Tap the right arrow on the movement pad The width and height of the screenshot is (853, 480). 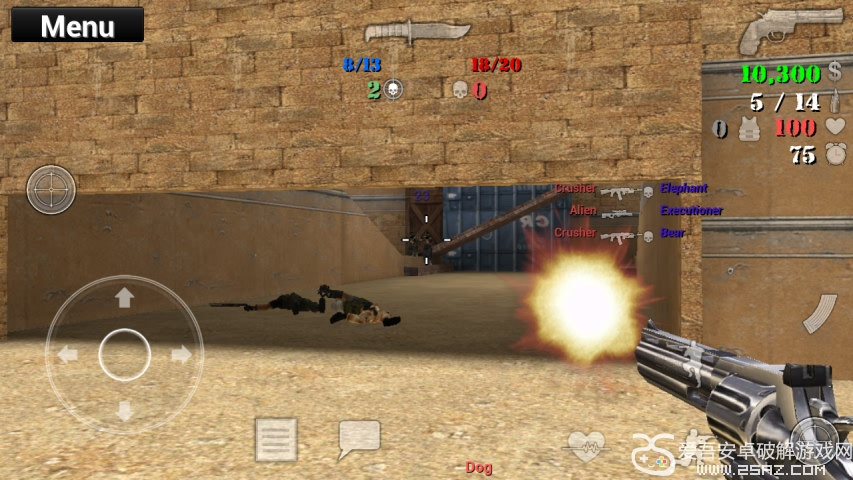tap(182, 354)
